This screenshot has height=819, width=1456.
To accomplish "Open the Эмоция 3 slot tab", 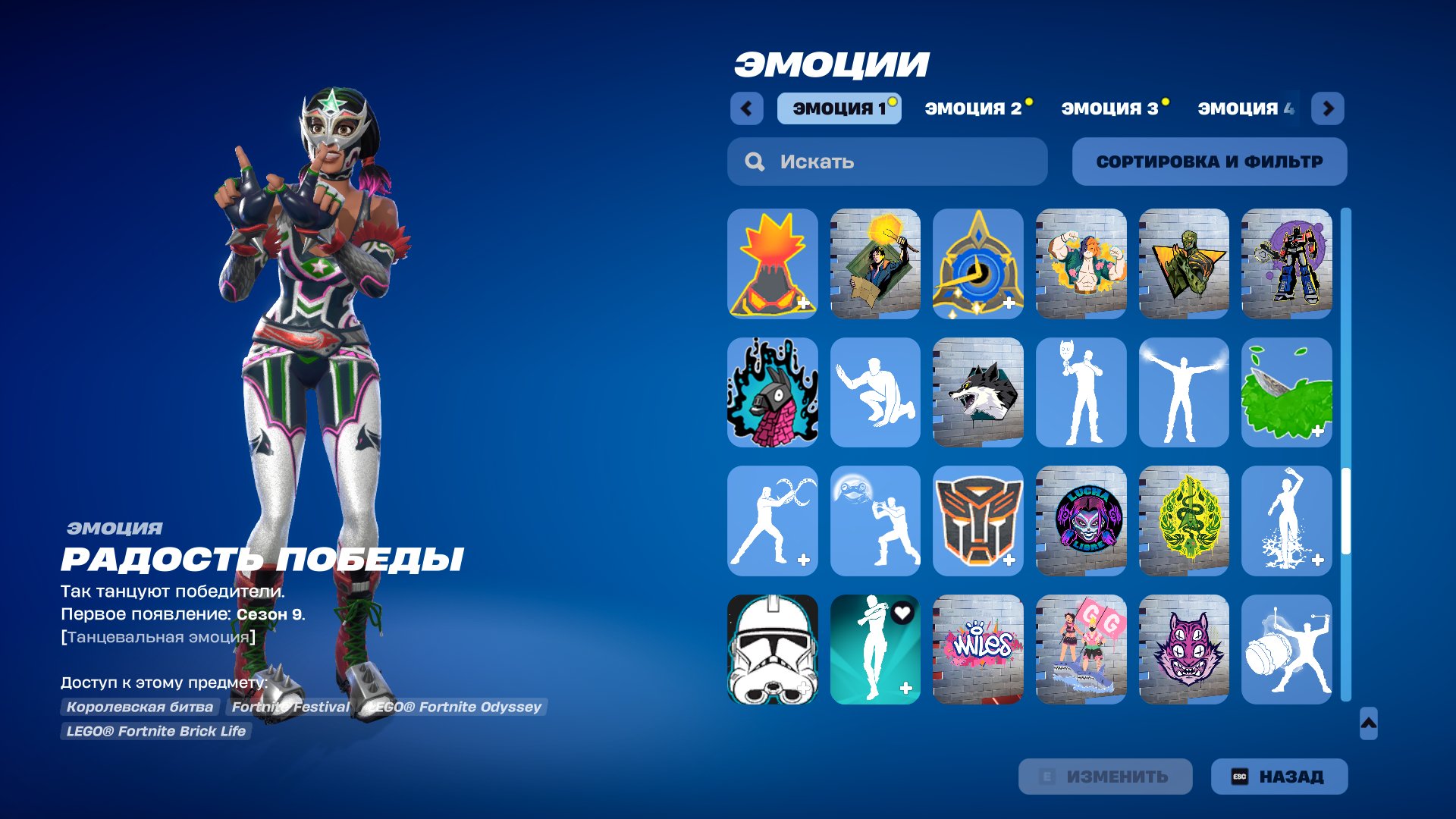I will pos(1109,108).
